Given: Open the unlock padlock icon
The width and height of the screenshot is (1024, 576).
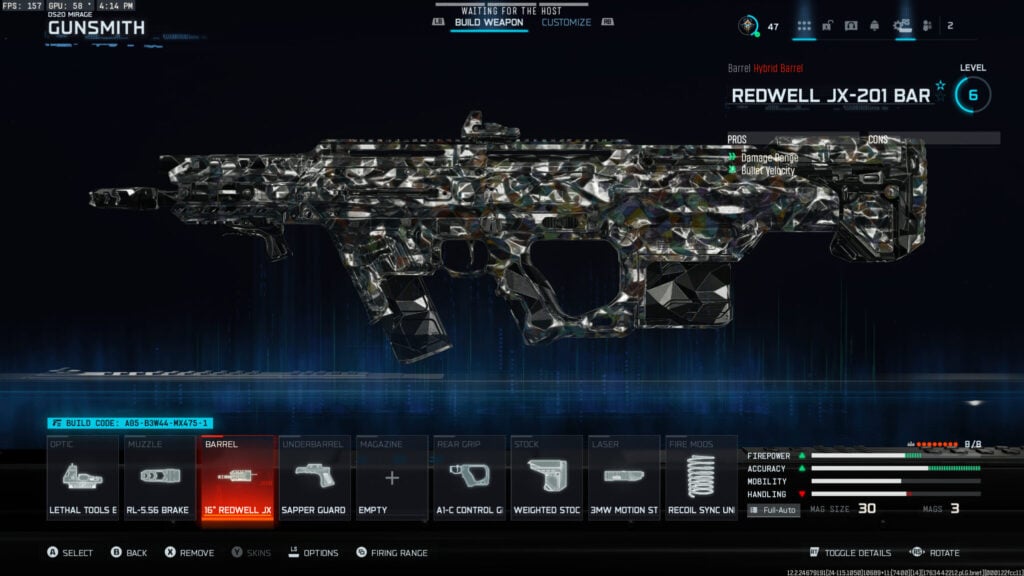Looking at the screenshot, I should (x=828, y=26).
